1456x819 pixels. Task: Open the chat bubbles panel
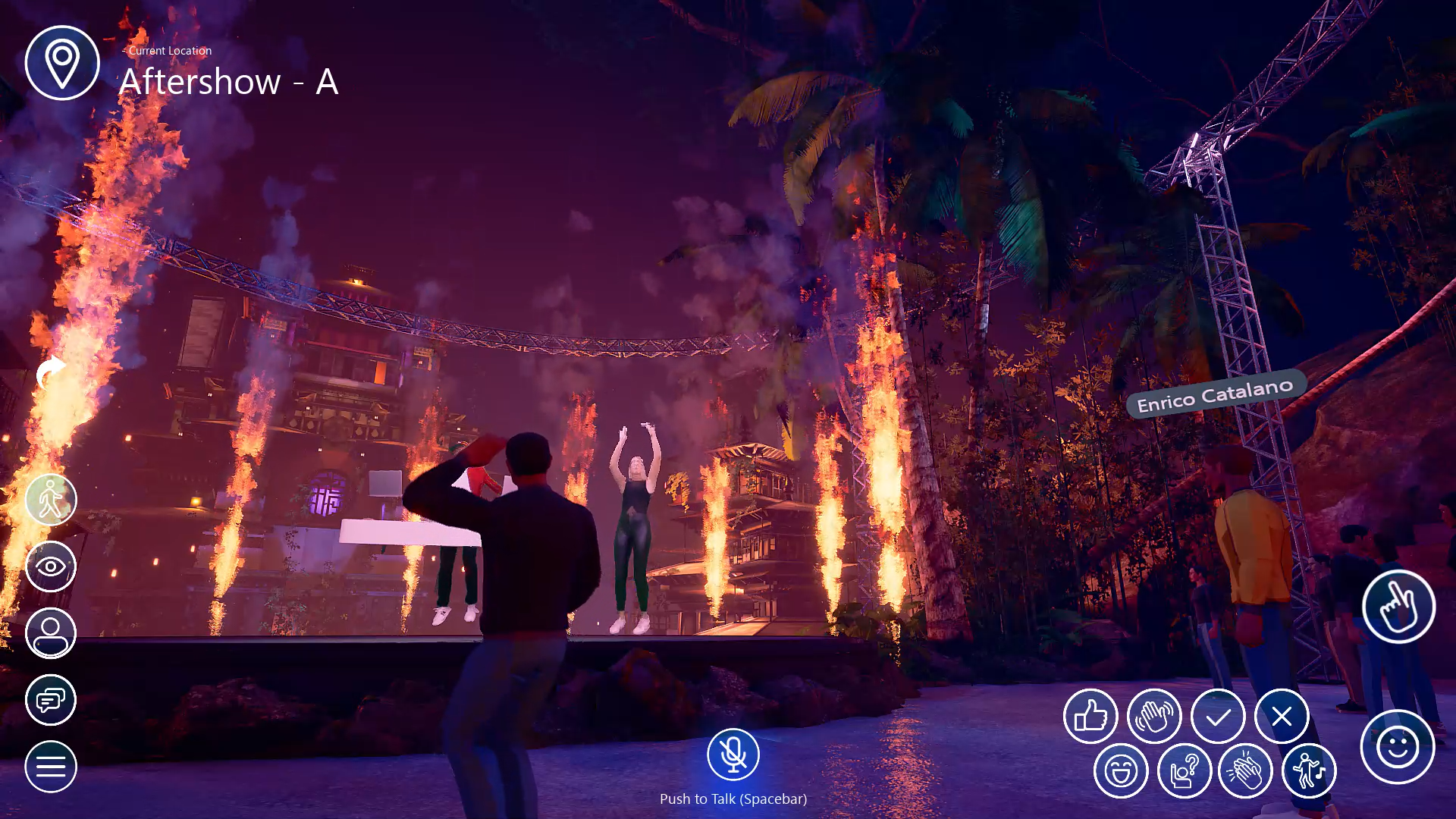(51, 700)
